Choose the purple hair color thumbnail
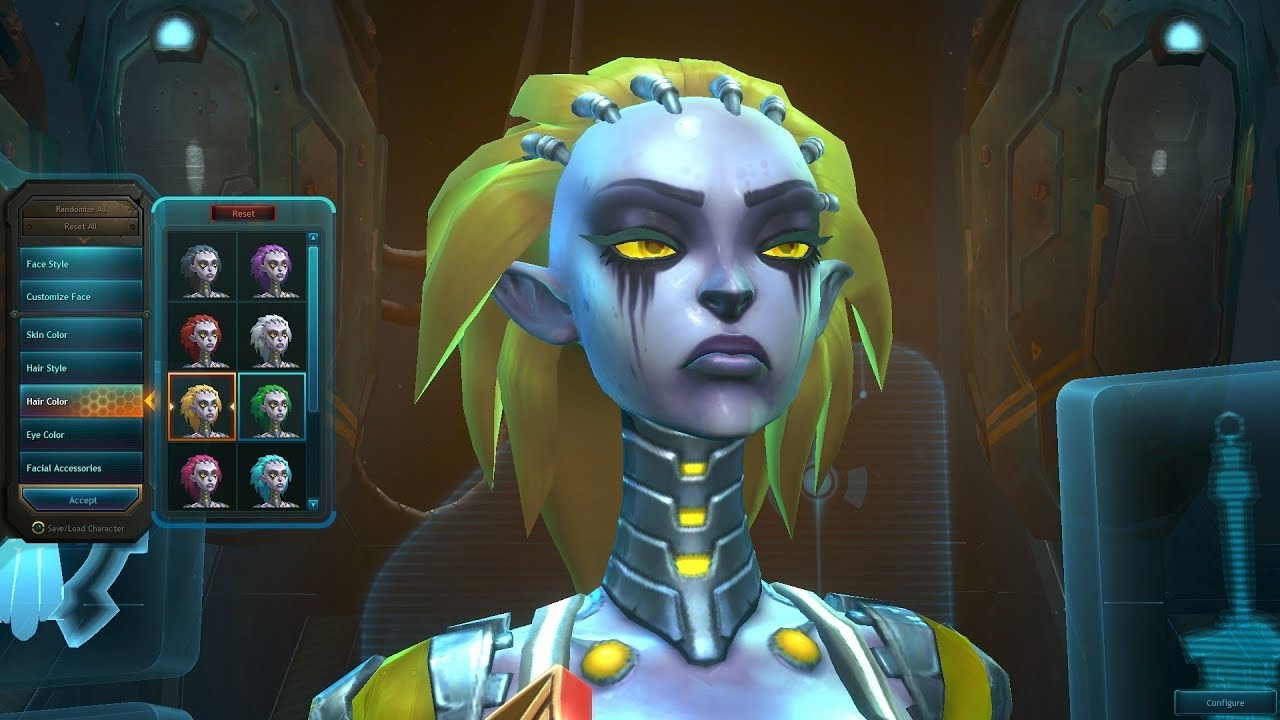 point(271,267)
